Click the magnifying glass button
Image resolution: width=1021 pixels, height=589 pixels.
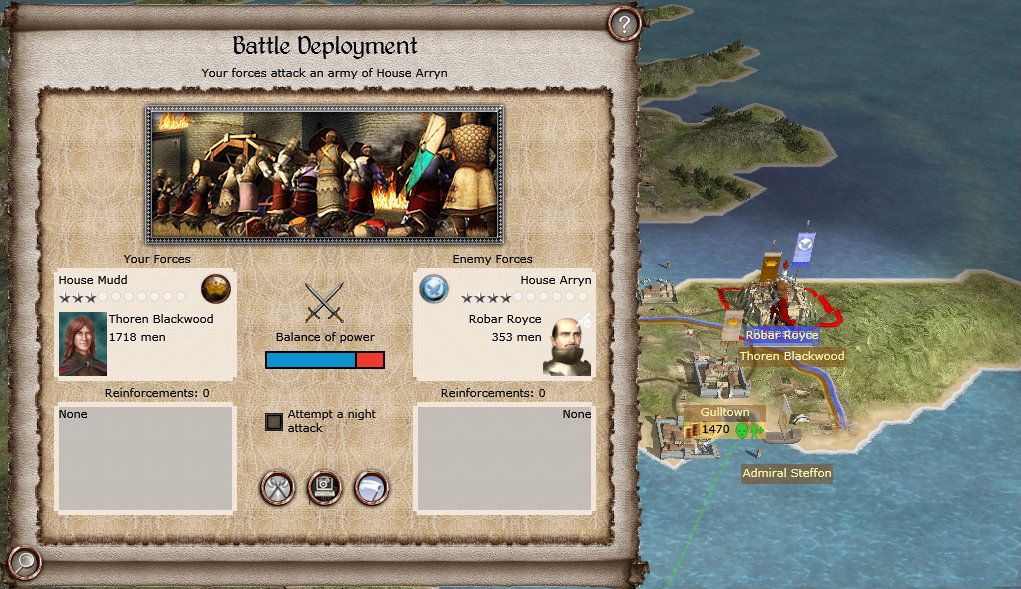click(24, 561)
